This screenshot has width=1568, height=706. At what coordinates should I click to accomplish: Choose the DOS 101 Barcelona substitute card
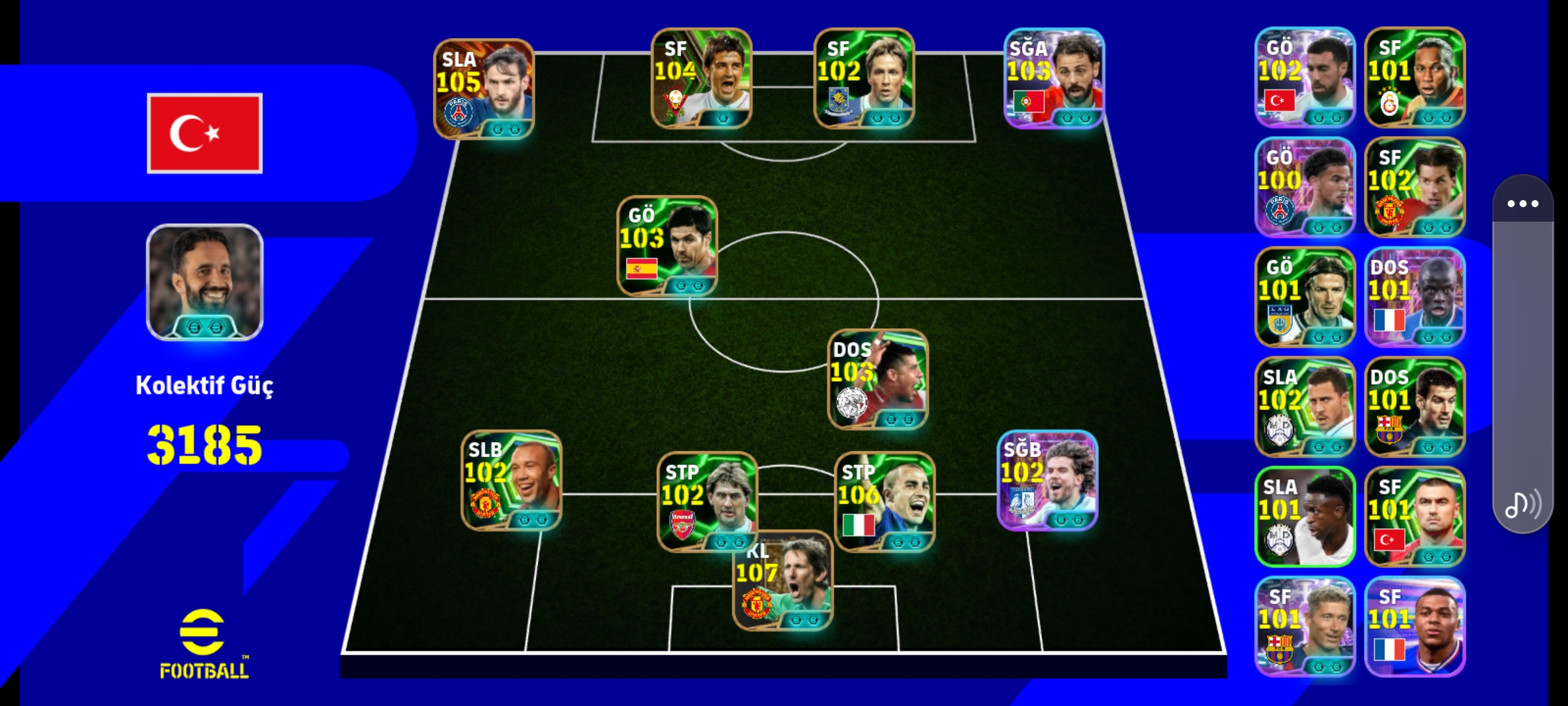click(x=1414, y=407)
